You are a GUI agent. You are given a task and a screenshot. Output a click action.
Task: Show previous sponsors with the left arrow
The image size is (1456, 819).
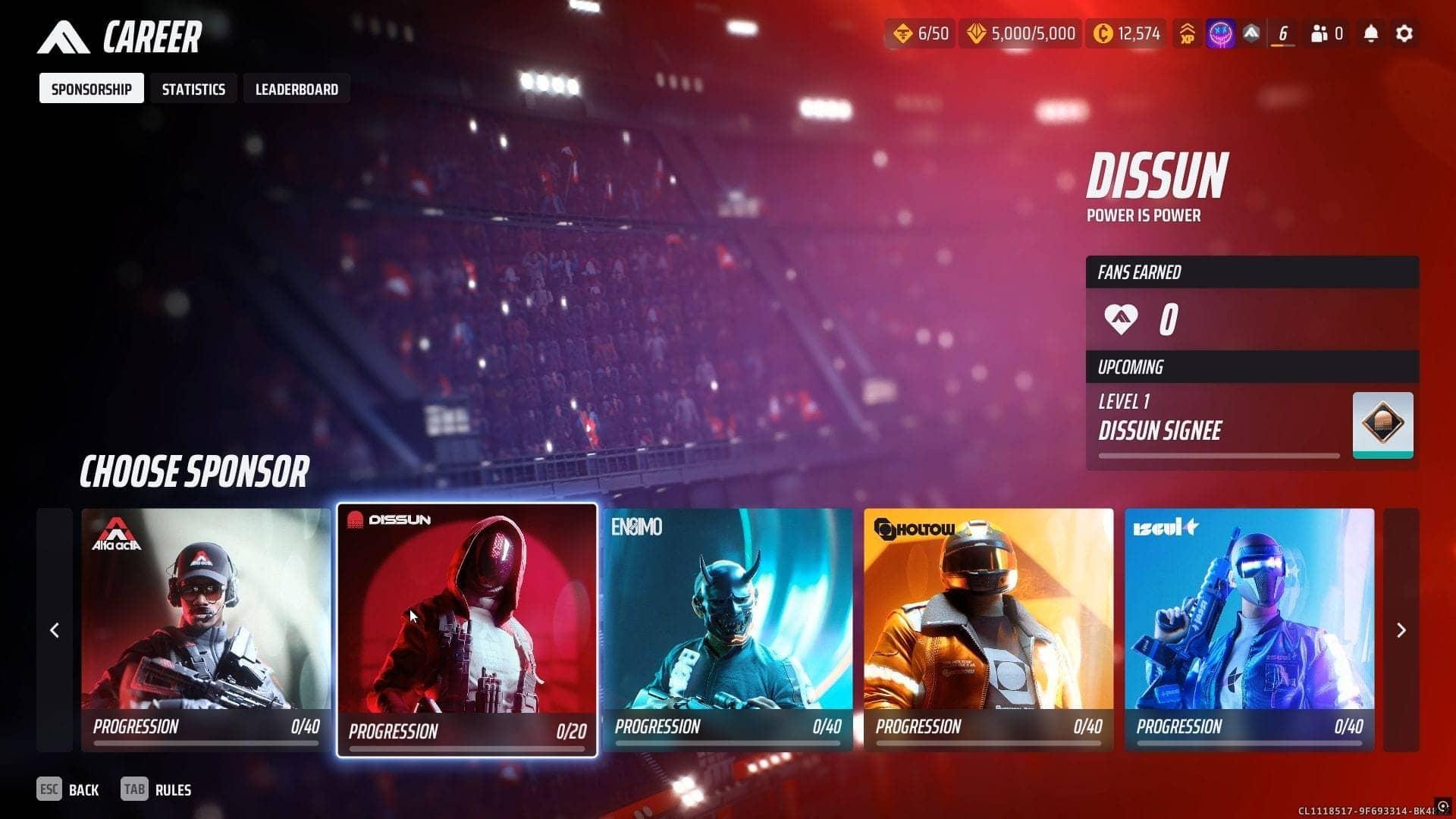coord(55,630)
